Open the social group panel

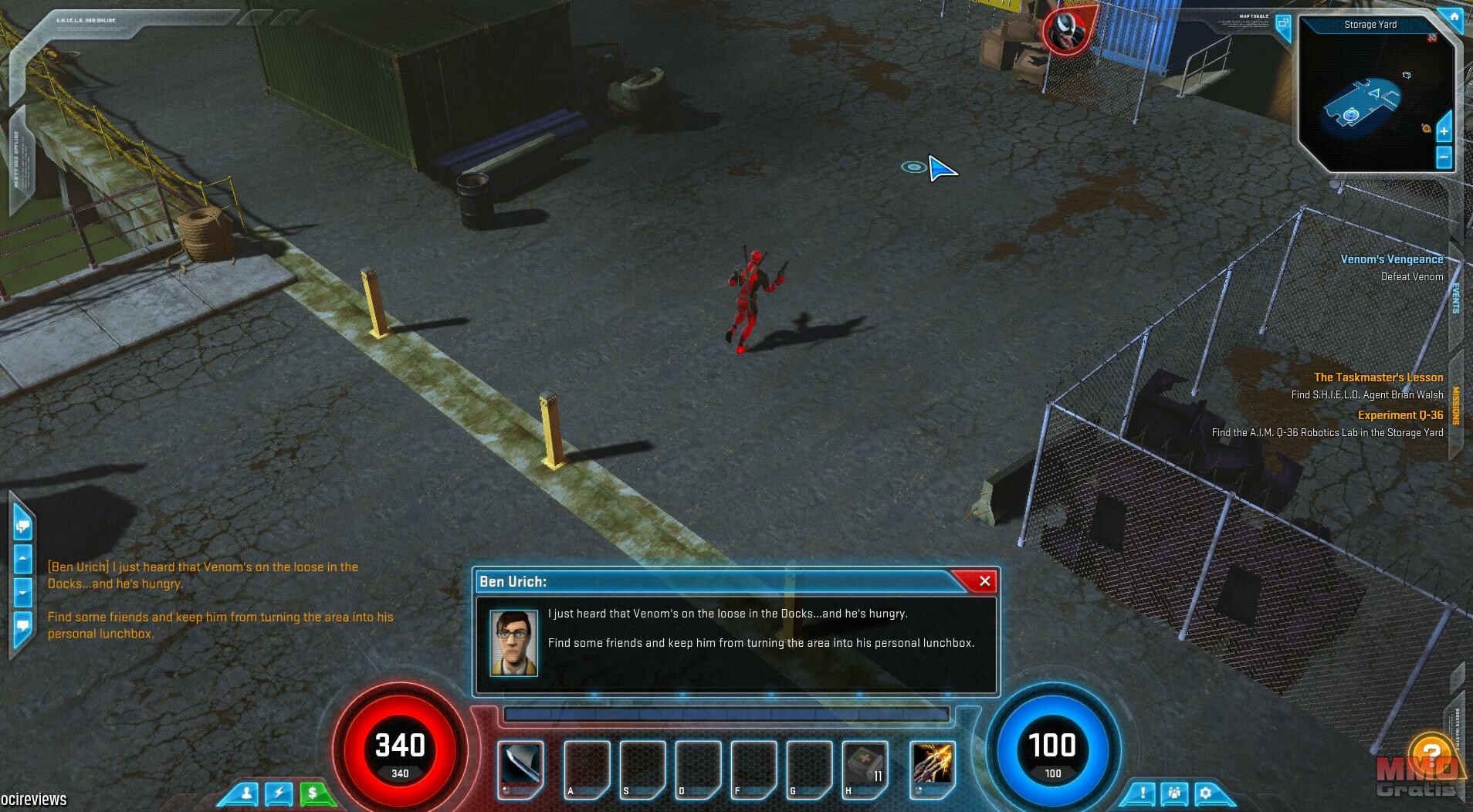click(x=1174, y=793)
